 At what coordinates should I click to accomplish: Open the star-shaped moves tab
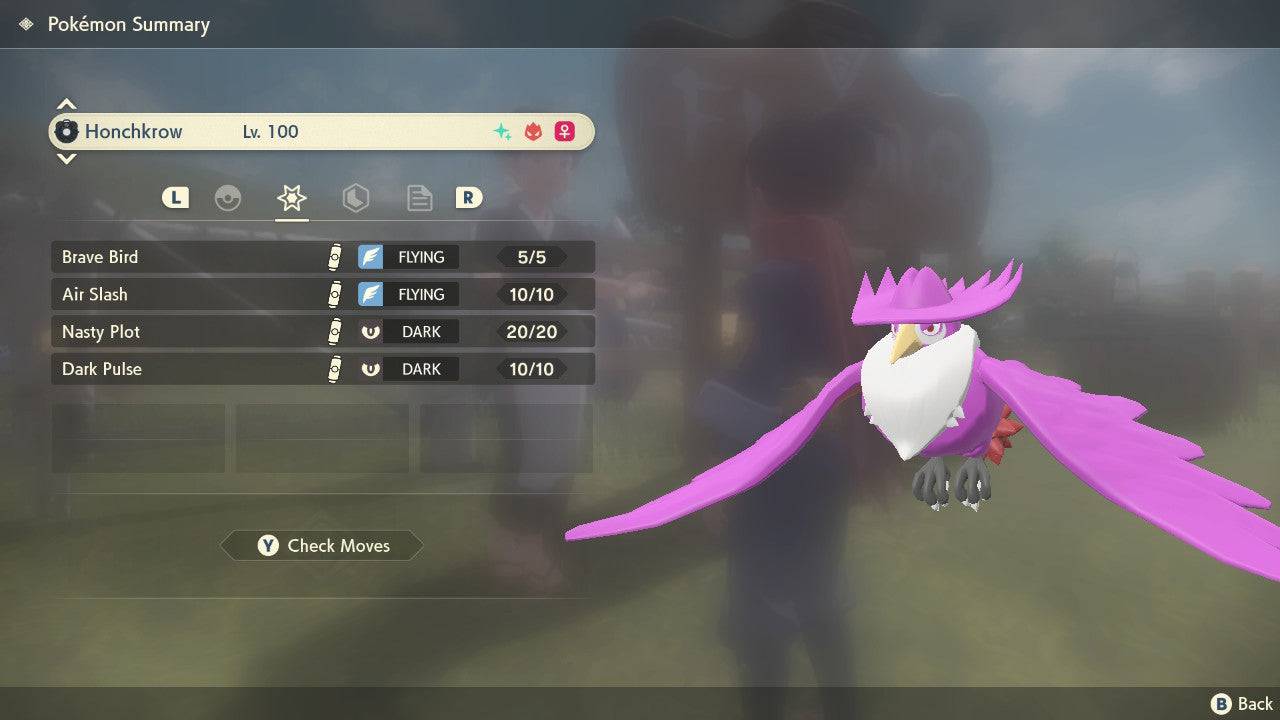coord(291,198)
